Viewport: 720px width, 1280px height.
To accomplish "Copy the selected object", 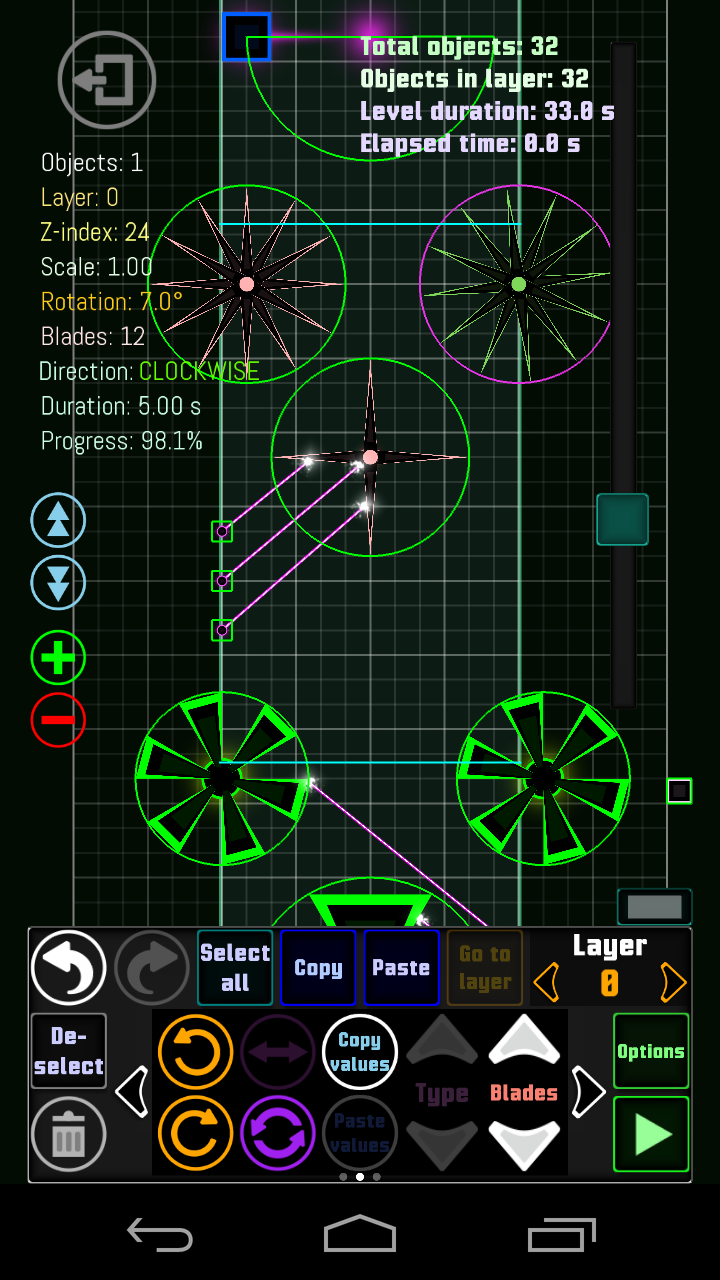I will (x=318, y=968).
